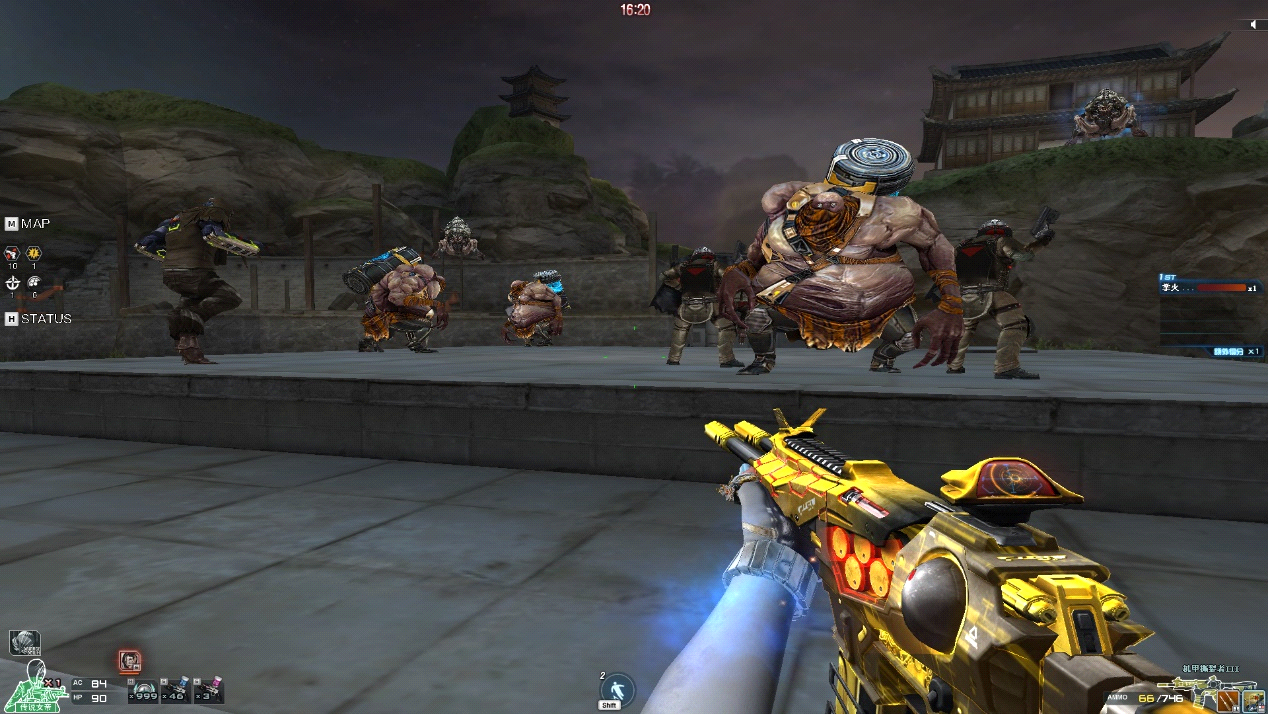The height and width of the screenshot is (714, 1268).
Task: Click the yellow burst hexagon icon
Action: pos(34,251)
